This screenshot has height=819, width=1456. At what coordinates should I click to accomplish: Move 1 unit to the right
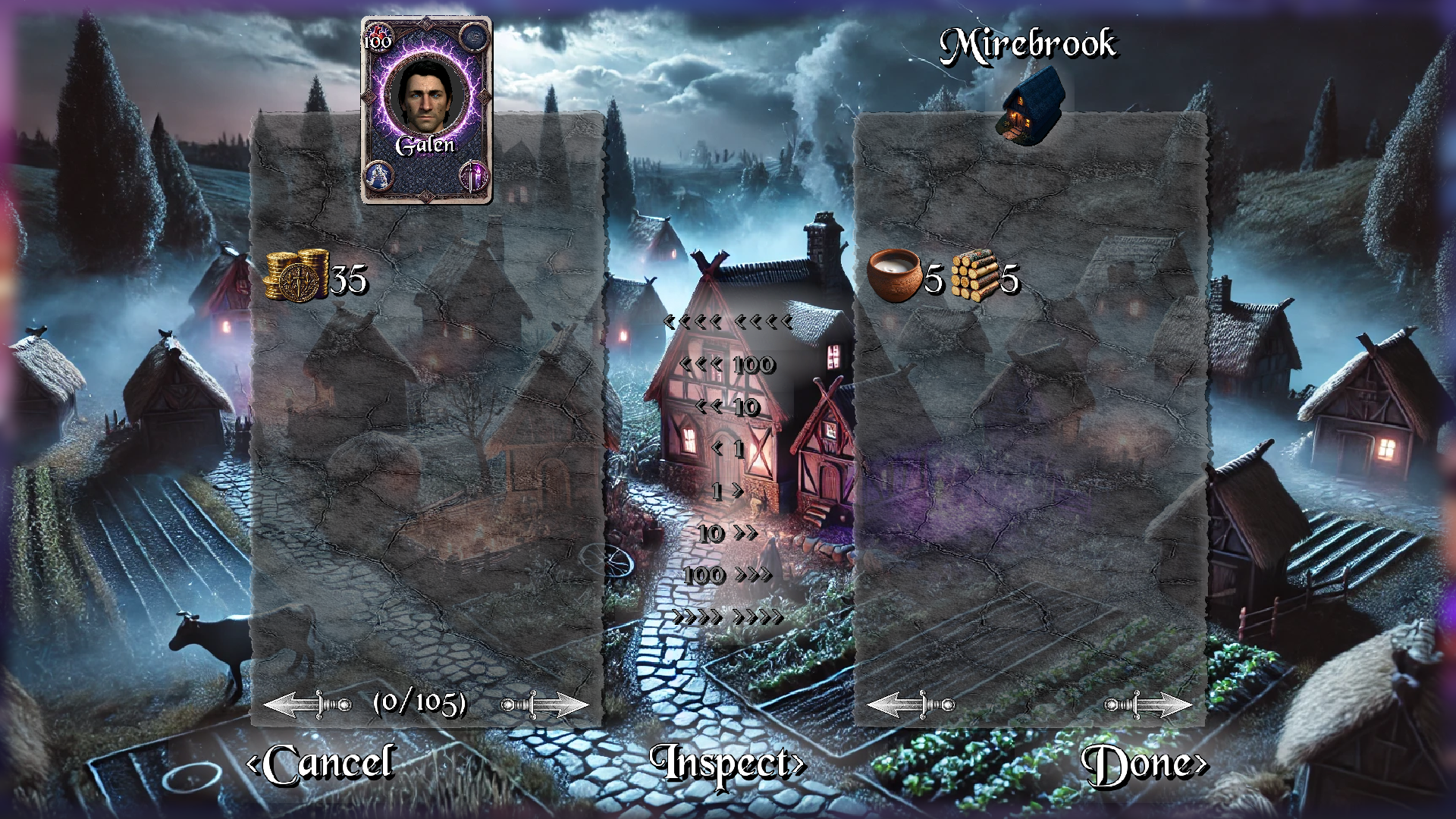point(727,491)
